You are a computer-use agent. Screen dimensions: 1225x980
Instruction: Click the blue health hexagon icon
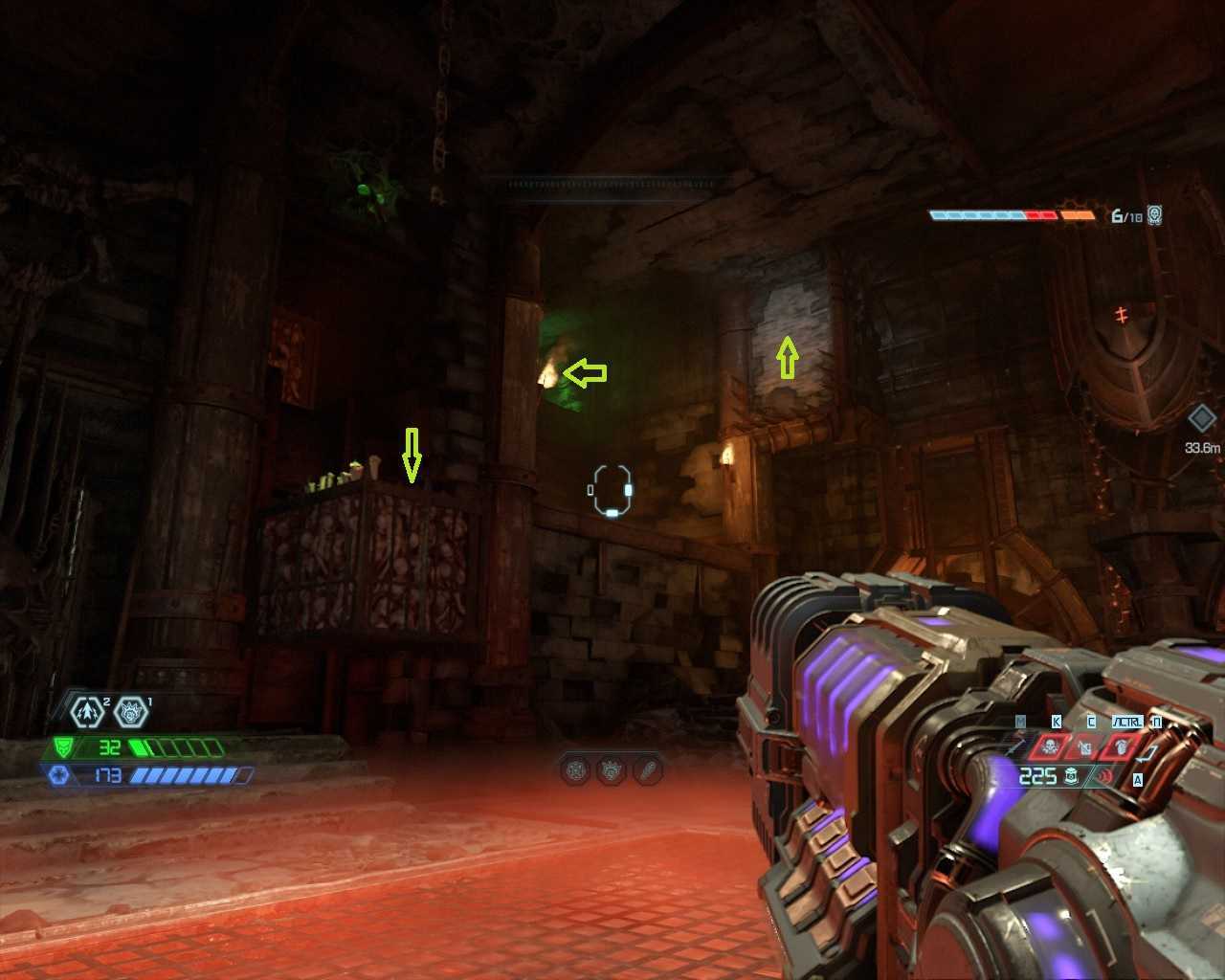coord(57,774)
